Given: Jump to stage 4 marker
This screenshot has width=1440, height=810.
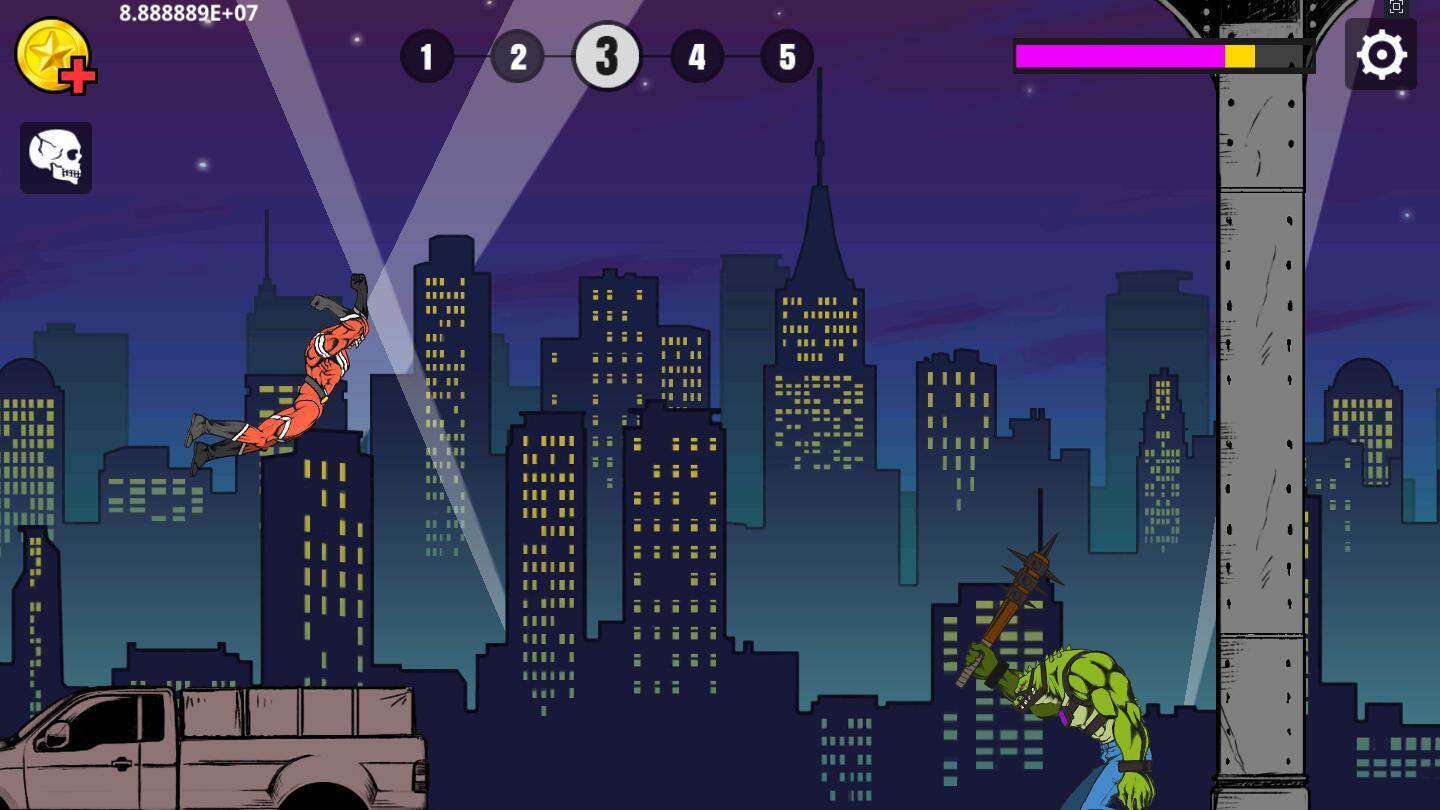Looking at the screenshot, I should click(x=697, y=56).
